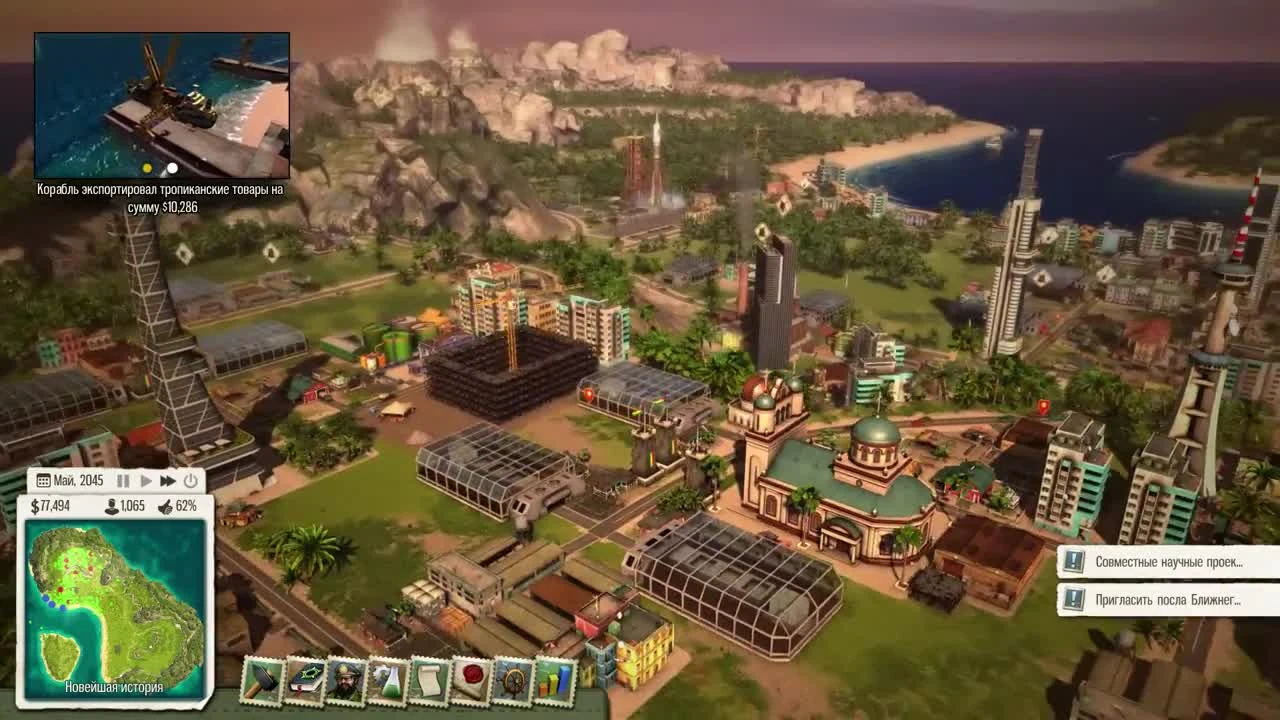Click the treasury amount $77,494

pos(52,506)
